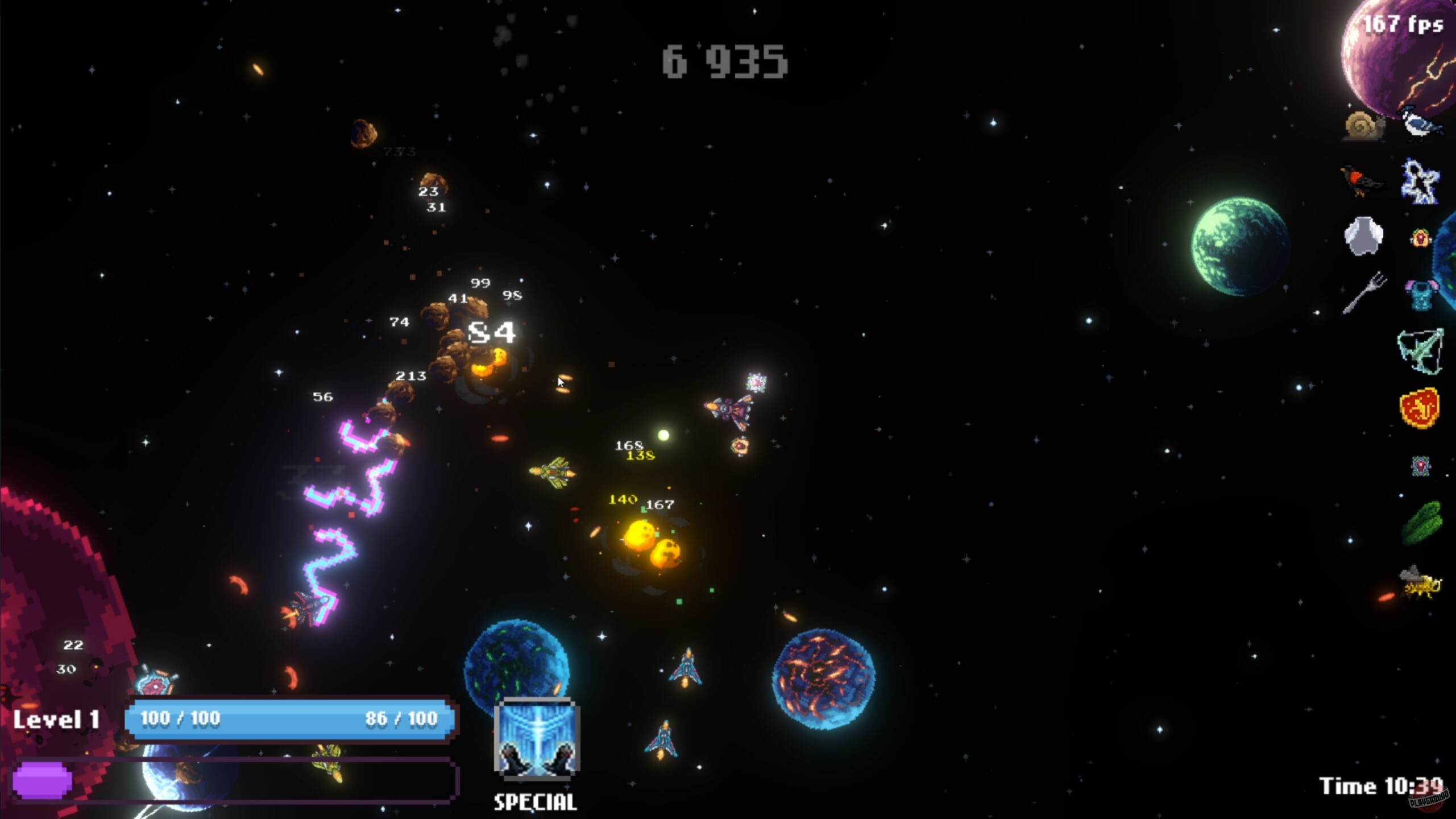Select the white tooth item icon
1456x819 pixels.
tap(1363, 237)
